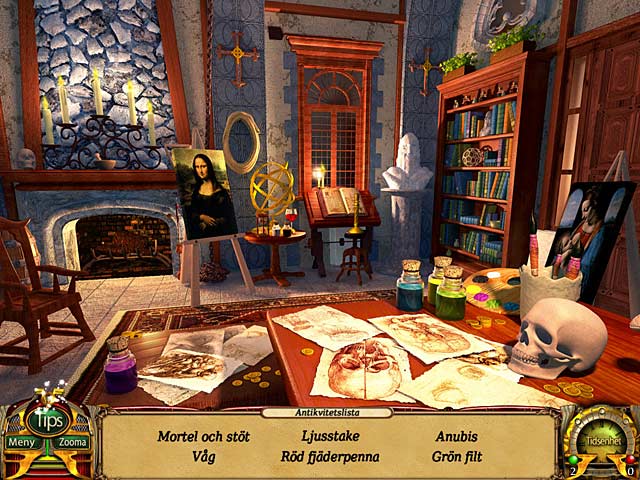
Task: Select 'Våg' list entry
Action: coord(204,457)
